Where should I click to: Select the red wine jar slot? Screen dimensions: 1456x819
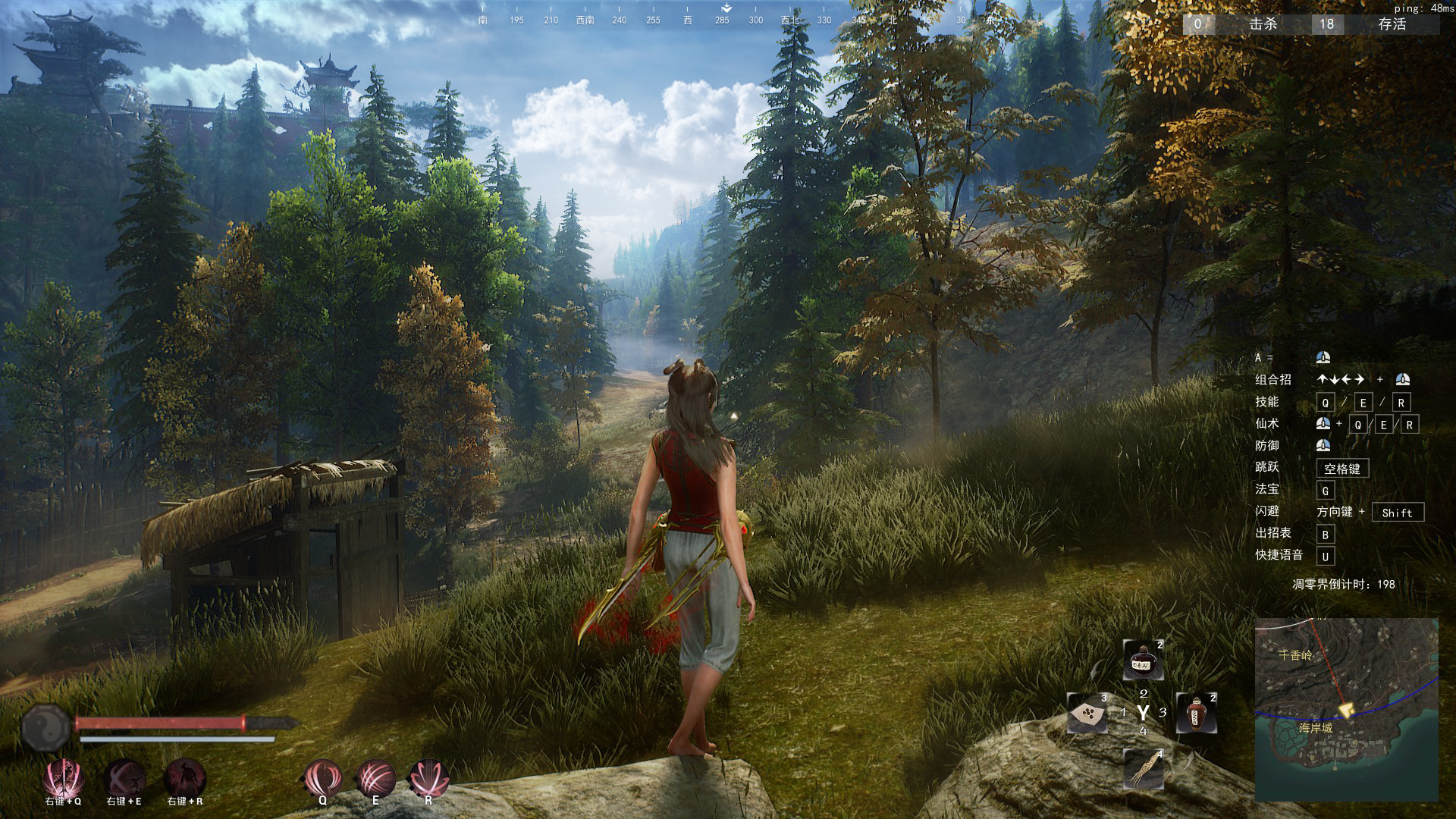pyautogui.click(x=1196, y=713)
